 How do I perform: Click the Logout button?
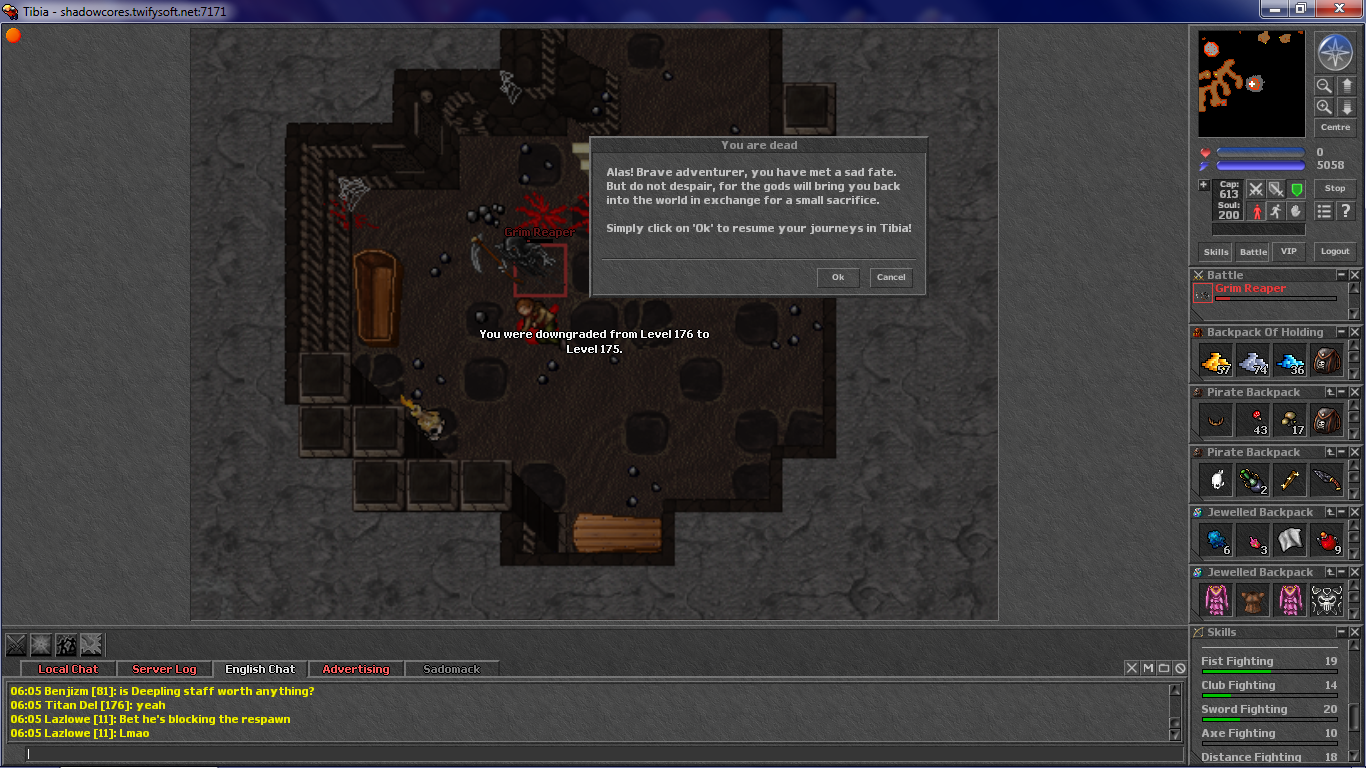pos(1335,251)
